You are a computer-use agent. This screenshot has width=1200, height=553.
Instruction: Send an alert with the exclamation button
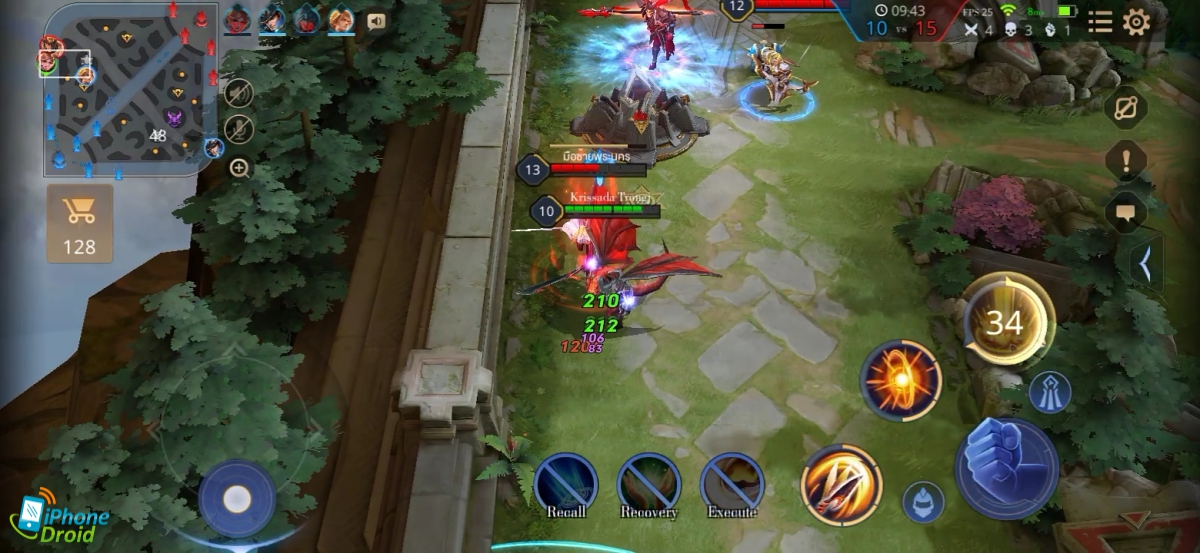[1130, 160]
